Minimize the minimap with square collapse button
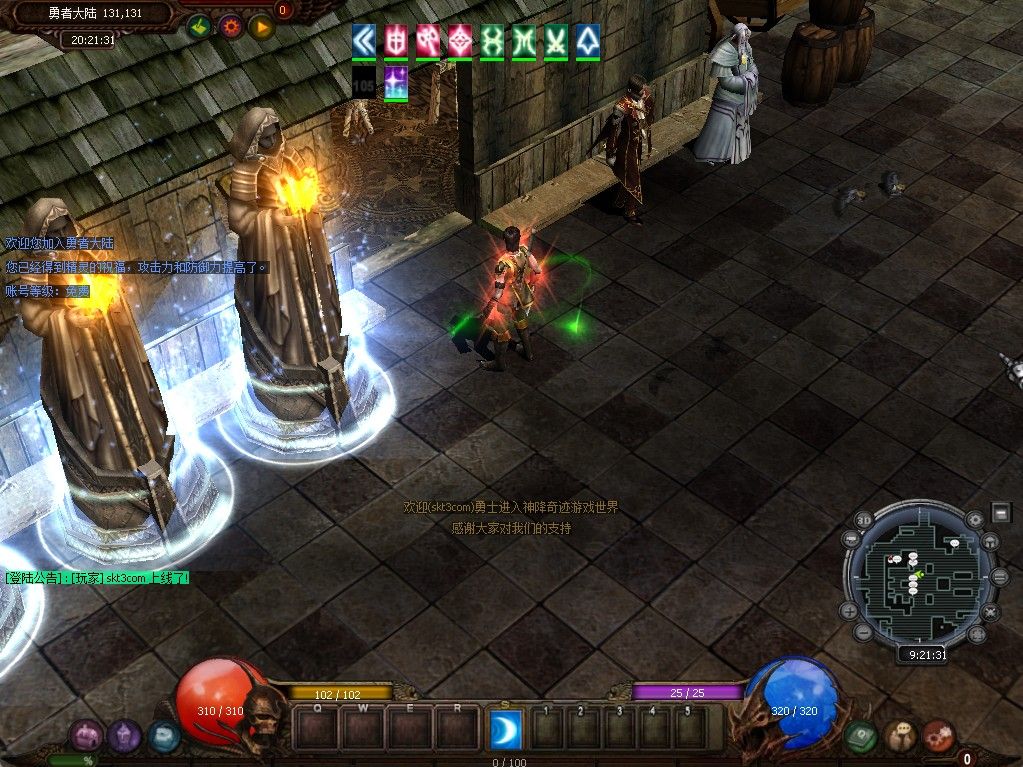 [x=1001, y=513]
